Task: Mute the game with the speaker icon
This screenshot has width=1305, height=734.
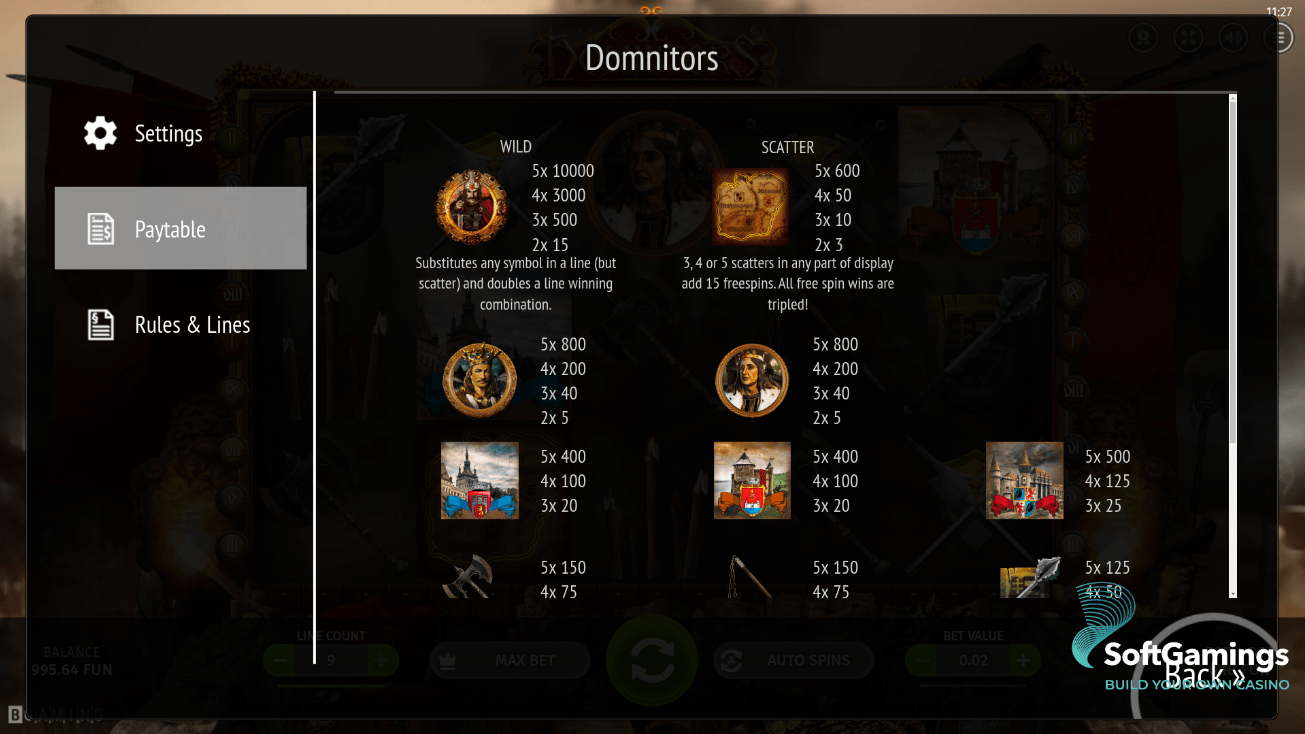Action: pyautogui.click(x=1232, y=37)
